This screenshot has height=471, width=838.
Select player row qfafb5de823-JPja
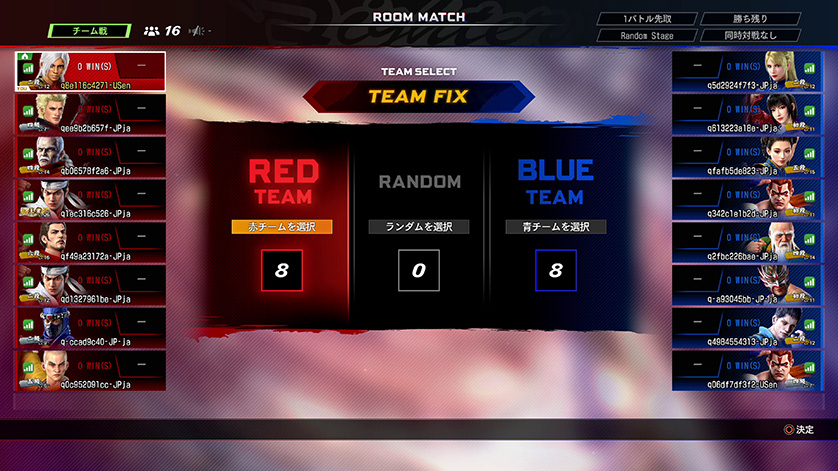tap(747, 156)
